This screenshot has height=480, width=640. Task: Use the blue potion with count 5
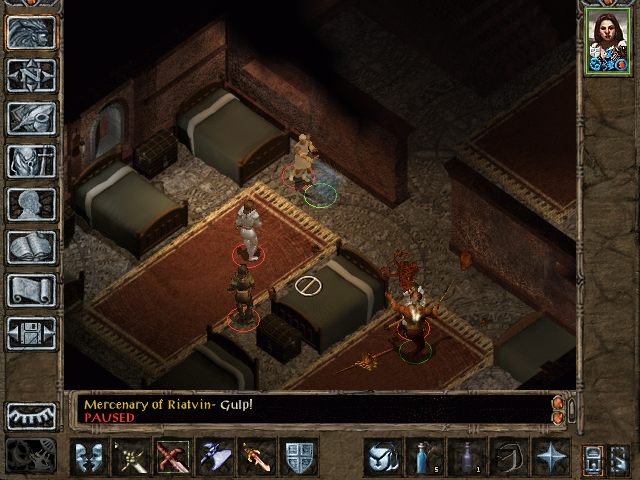(424, 457)
